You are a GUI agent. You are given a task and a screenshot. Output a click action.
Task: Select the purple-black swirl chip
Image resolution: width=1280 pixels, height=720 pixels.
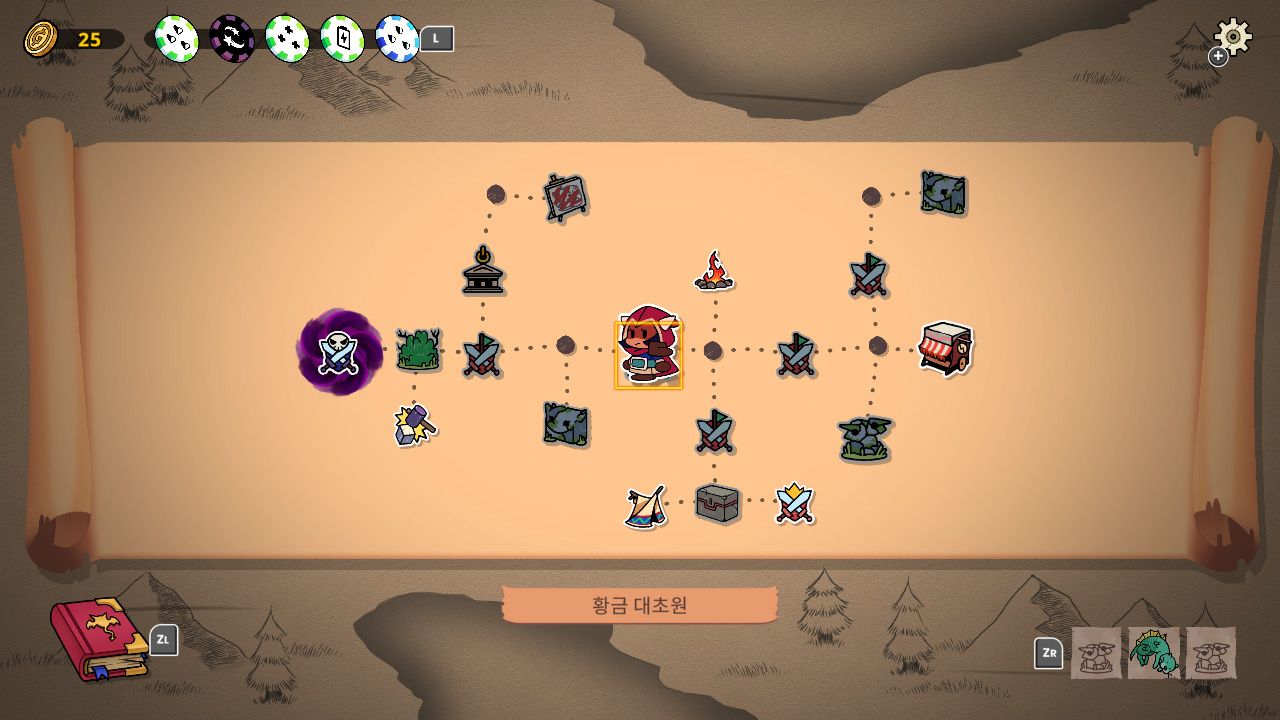tap(232, 39)
